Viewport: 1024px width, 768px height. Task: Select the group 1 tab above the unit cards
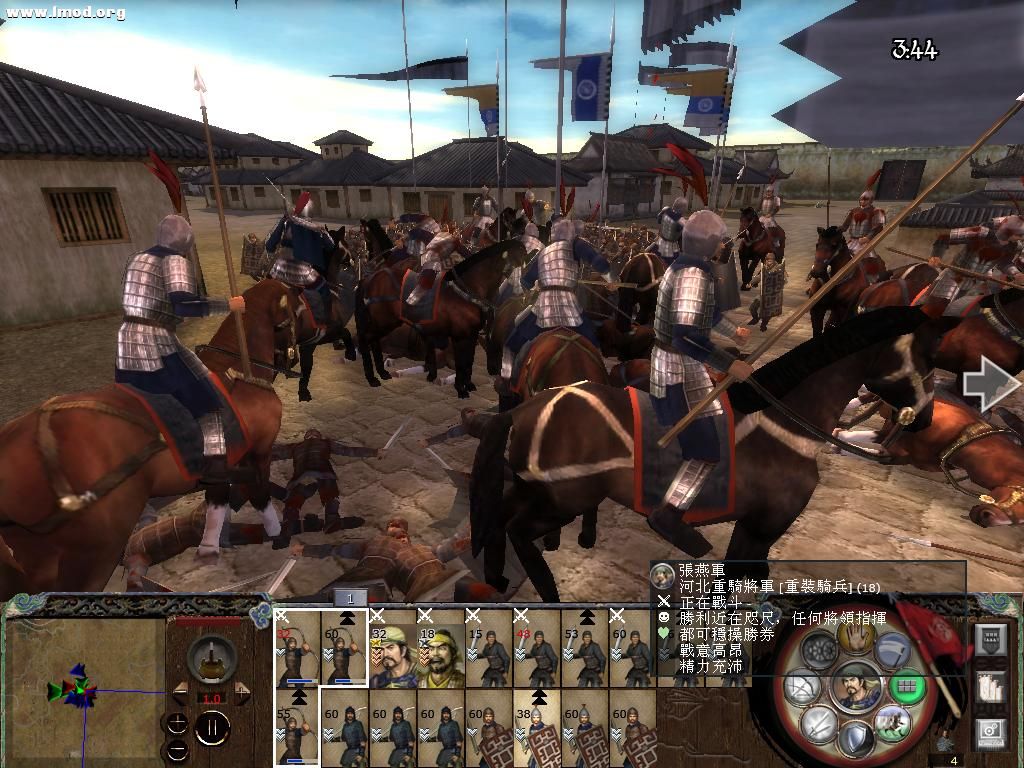350,598
